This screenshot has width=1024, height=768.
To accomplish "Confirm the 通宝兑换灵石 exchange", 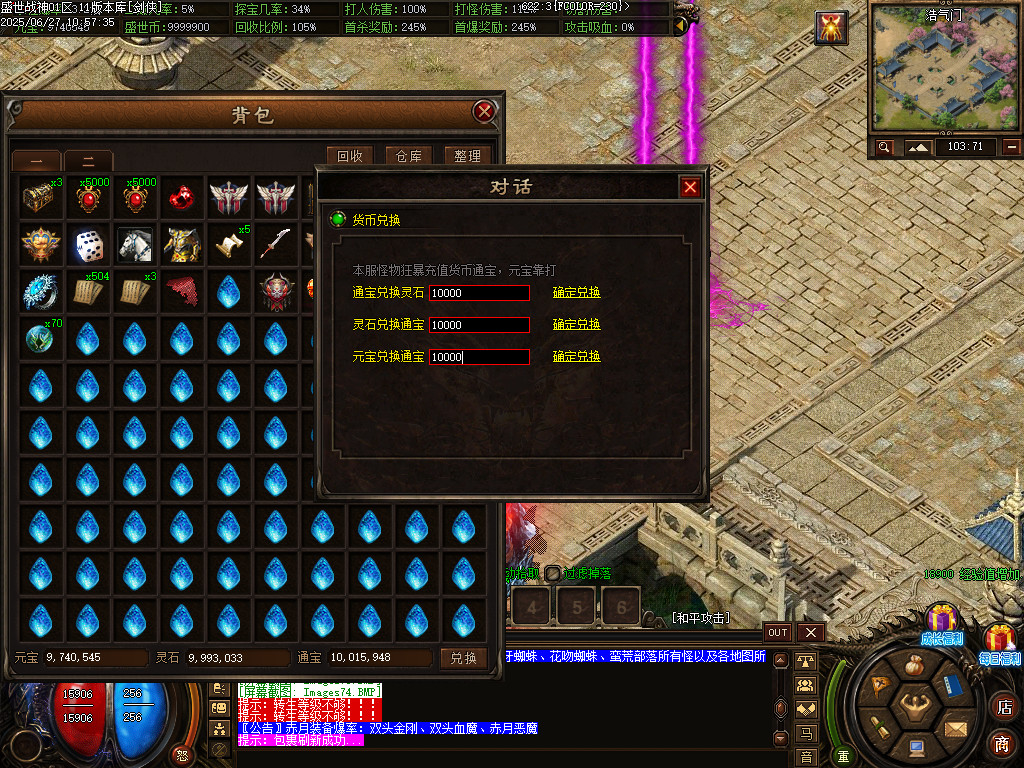I will coord(577,293).
